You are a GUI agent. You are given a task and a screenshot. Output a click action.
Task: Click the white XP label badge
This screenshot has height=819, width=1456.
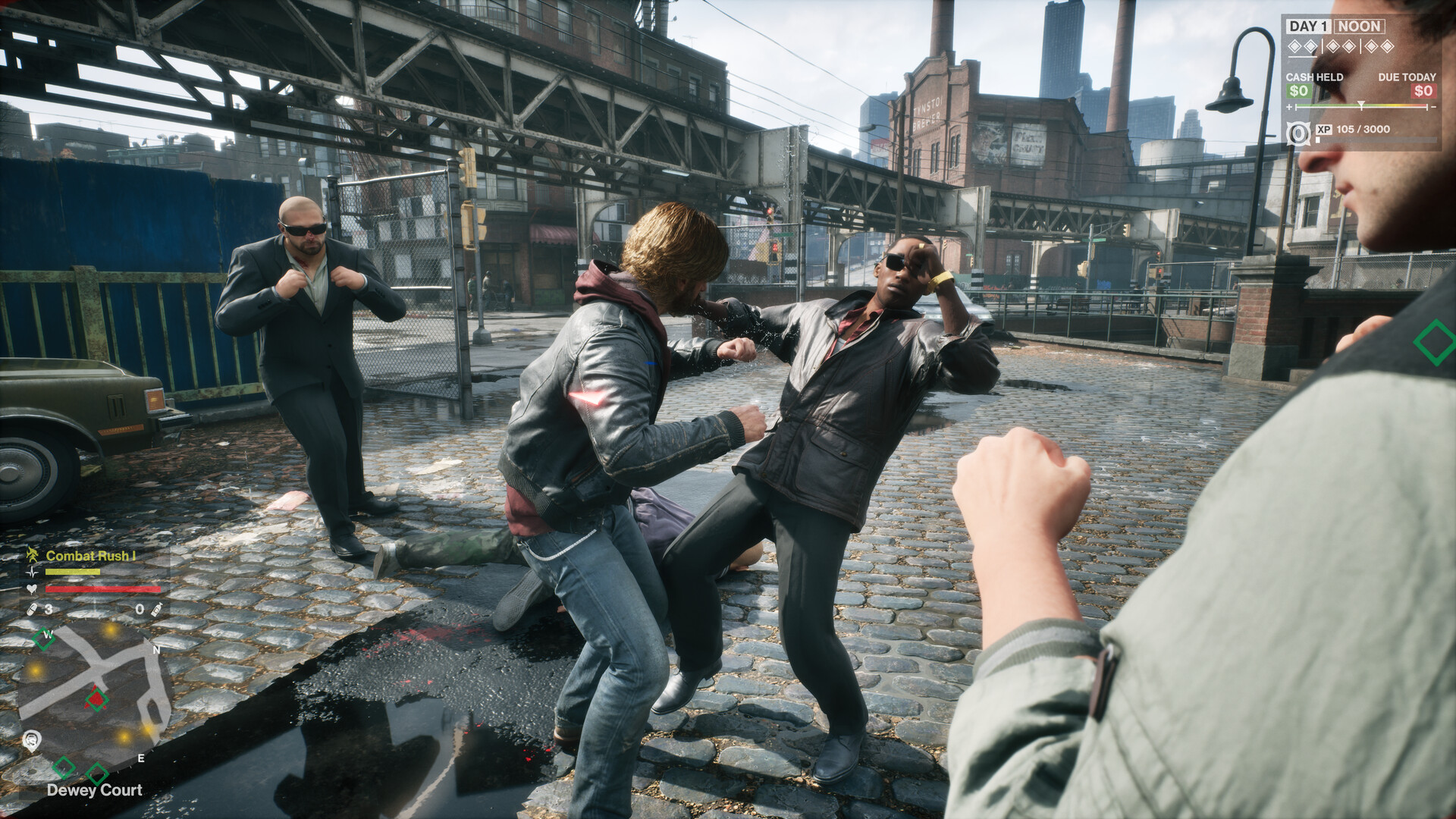(x=1324, y=130)
